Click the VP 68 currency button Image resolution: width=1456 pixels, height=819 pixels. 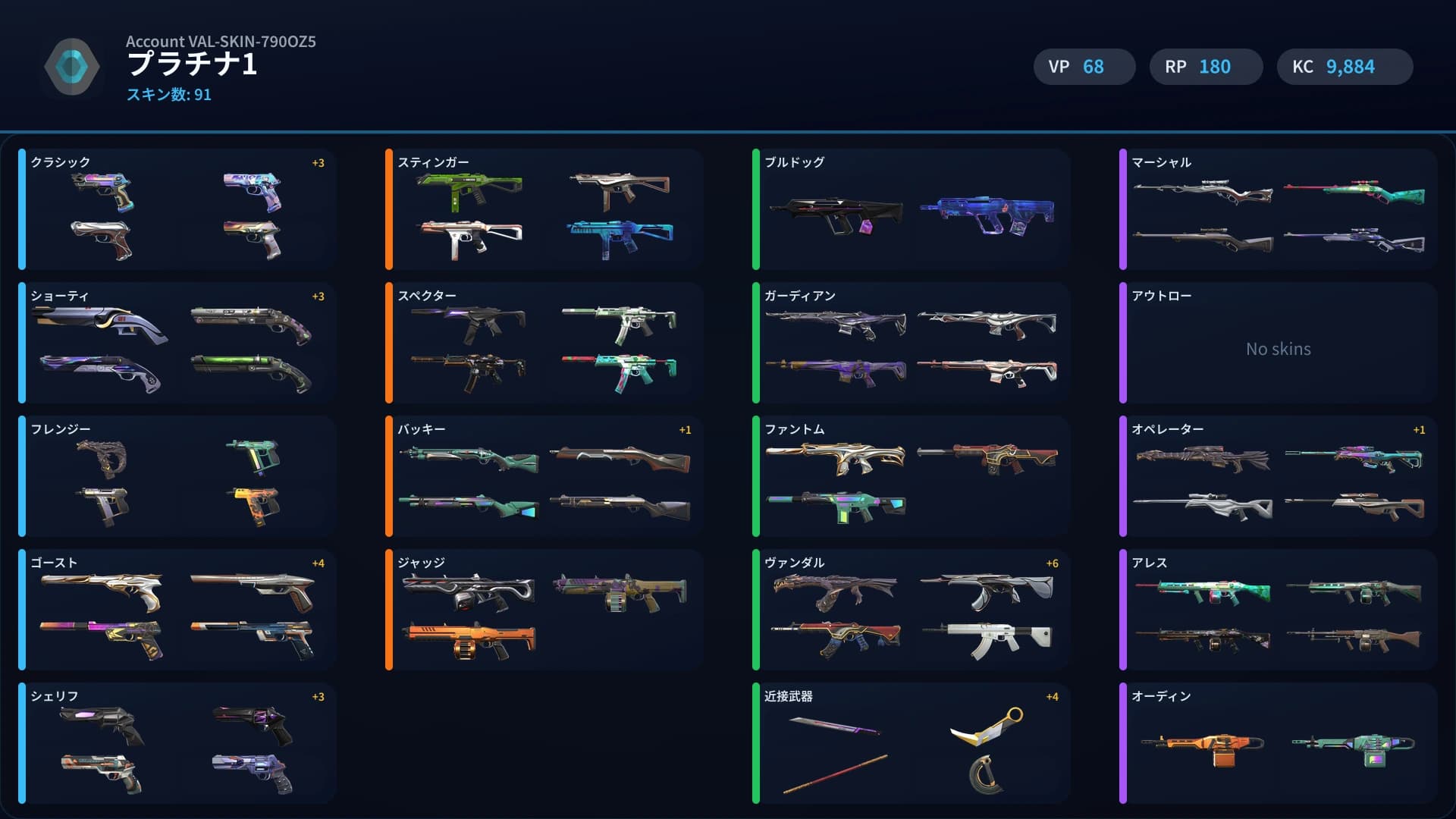point(1084,67)
